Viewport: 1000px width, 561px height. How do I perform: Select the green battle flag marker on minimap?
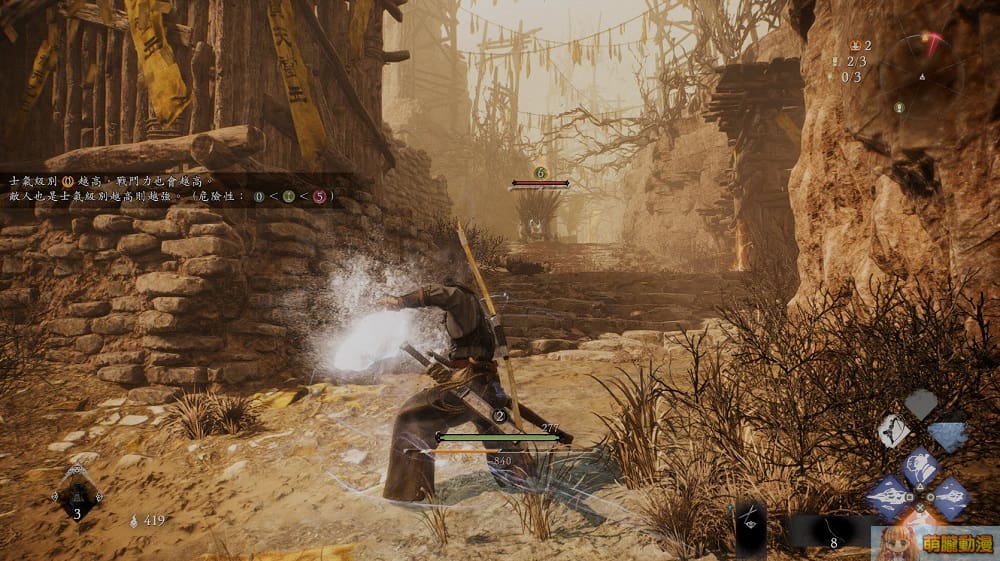click(901, 108)
